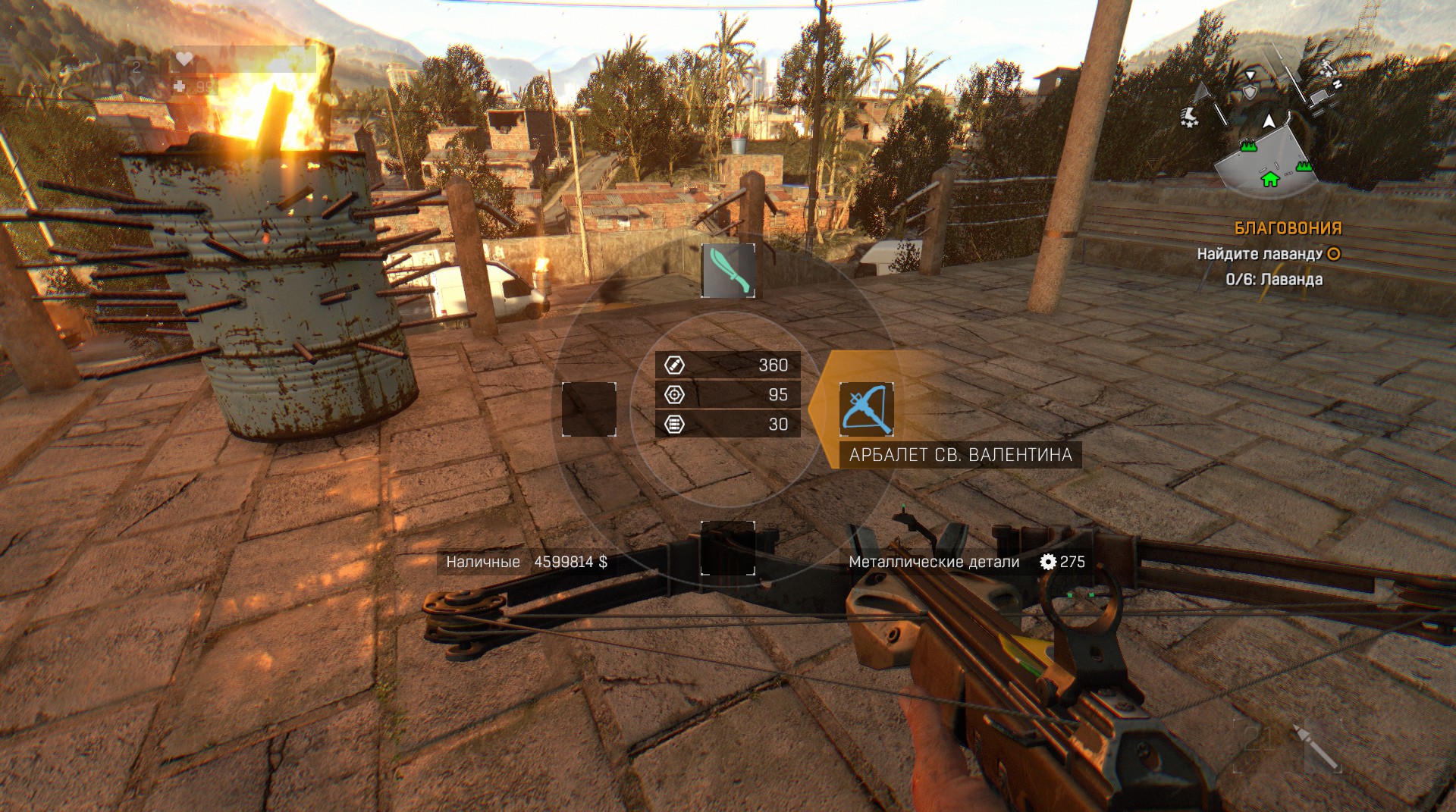Choose the St. Valentine crossbow slot
This screenshot has height=812, width=1456.
point(866,409)
